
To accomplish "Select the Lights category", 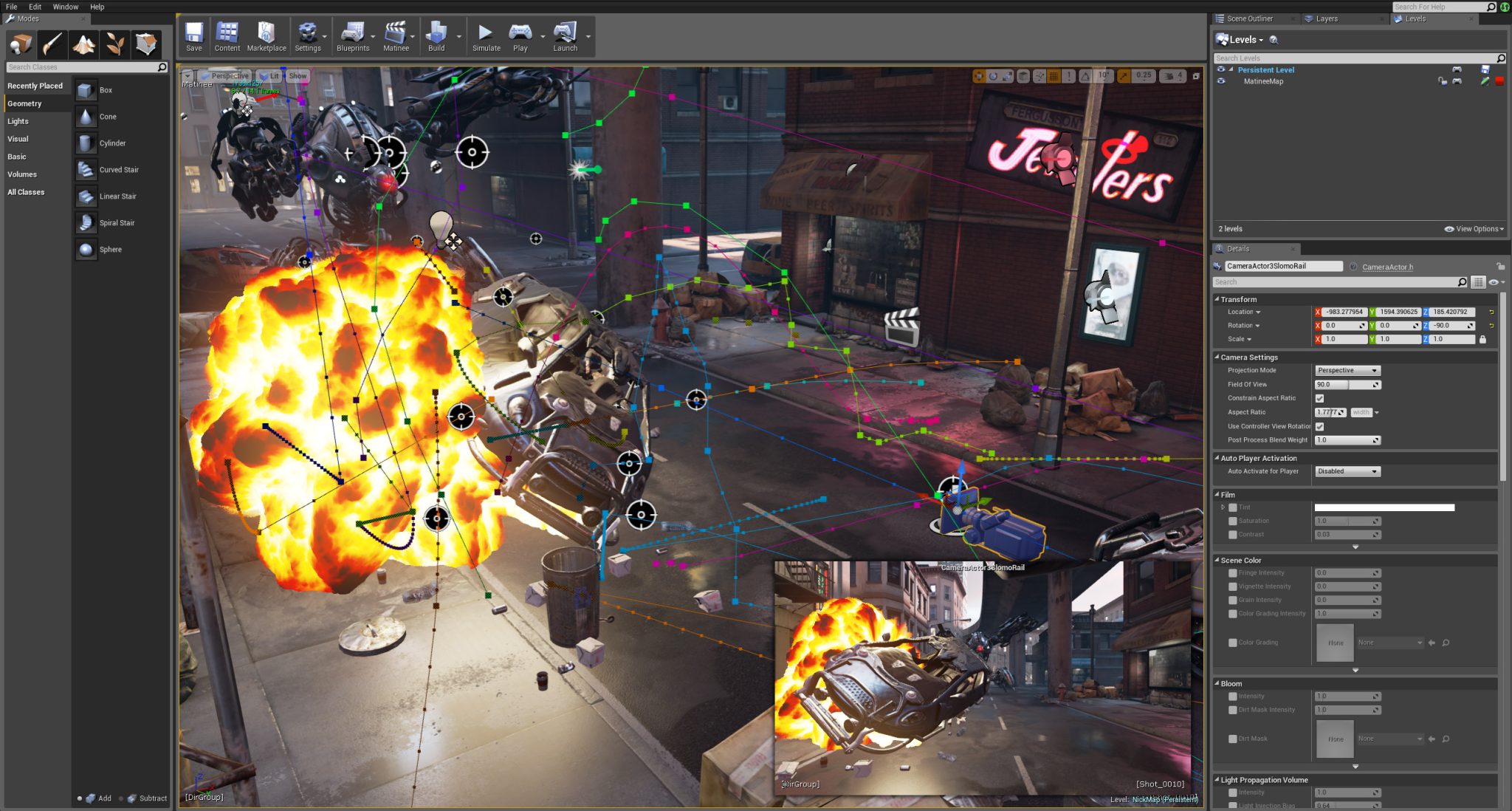I will (x=18, y=121).
